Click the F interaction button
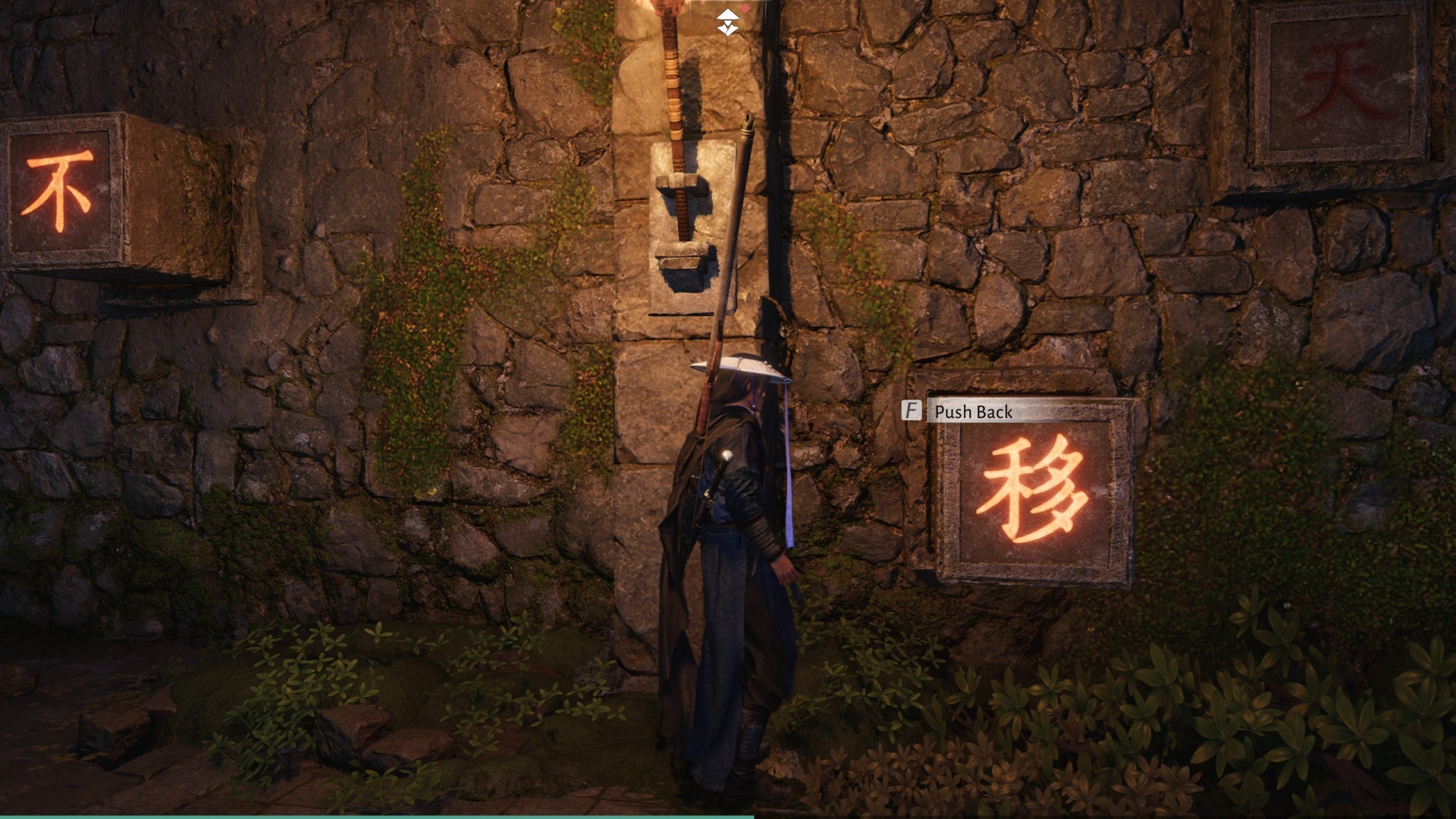The width and height of the screenshot is (1456, 819). point(912,412)
